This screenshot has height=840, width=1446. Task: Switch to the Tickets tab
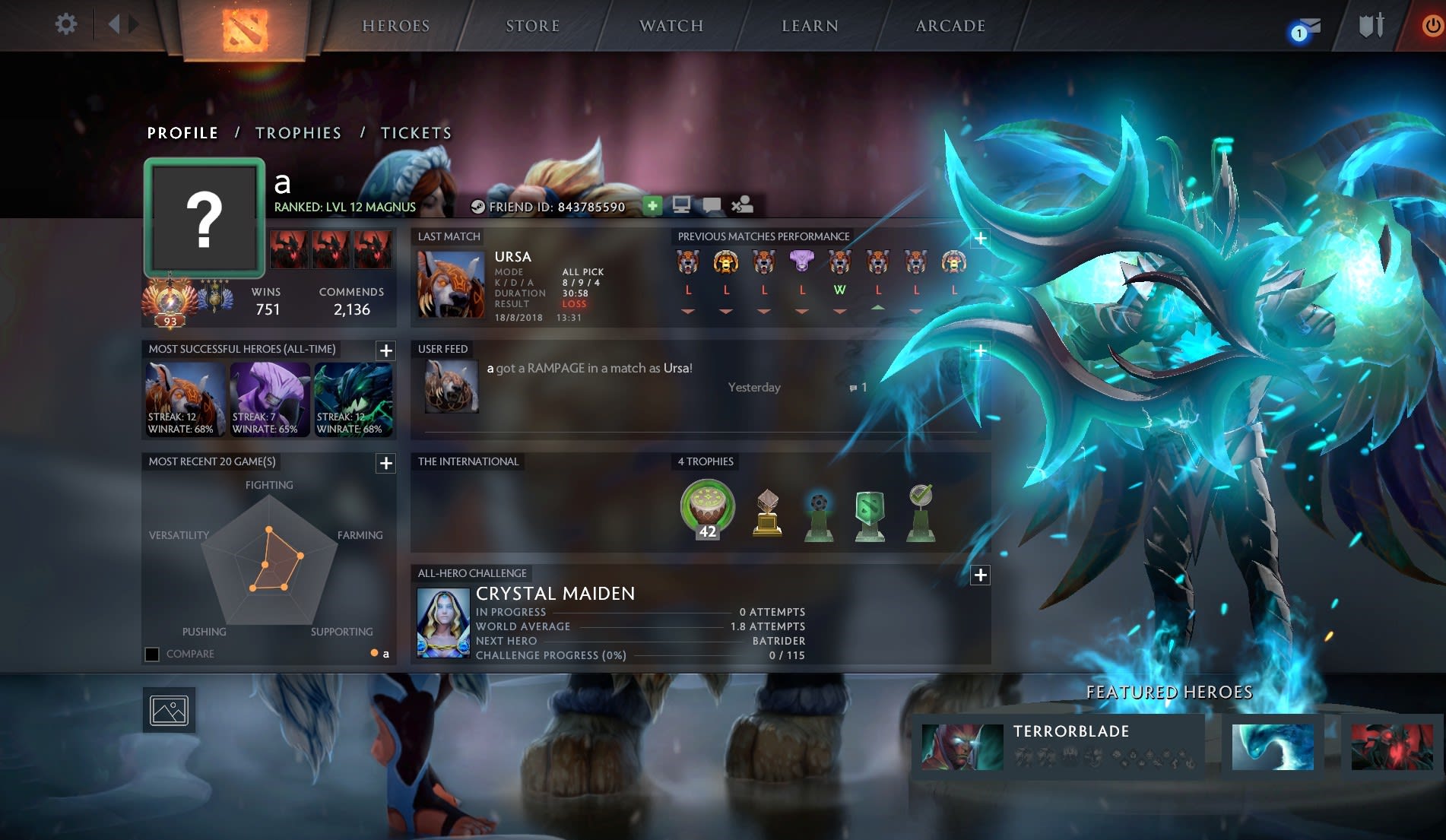tap(416, 133)
